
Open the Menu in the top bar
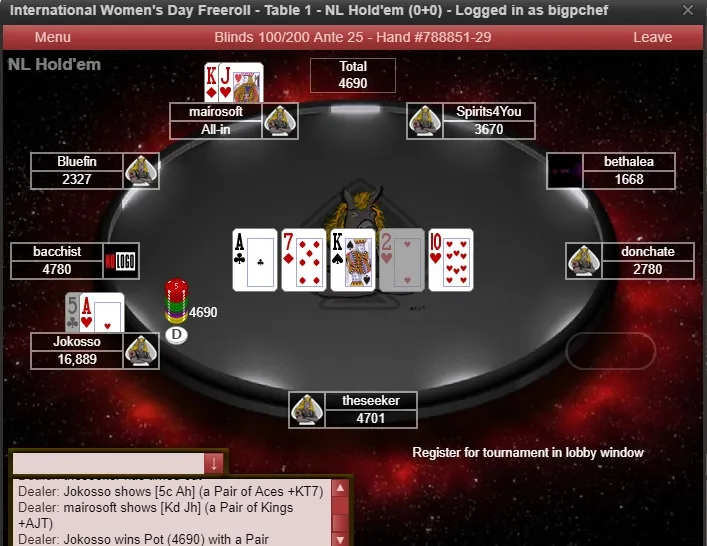(x=52, y=37)
